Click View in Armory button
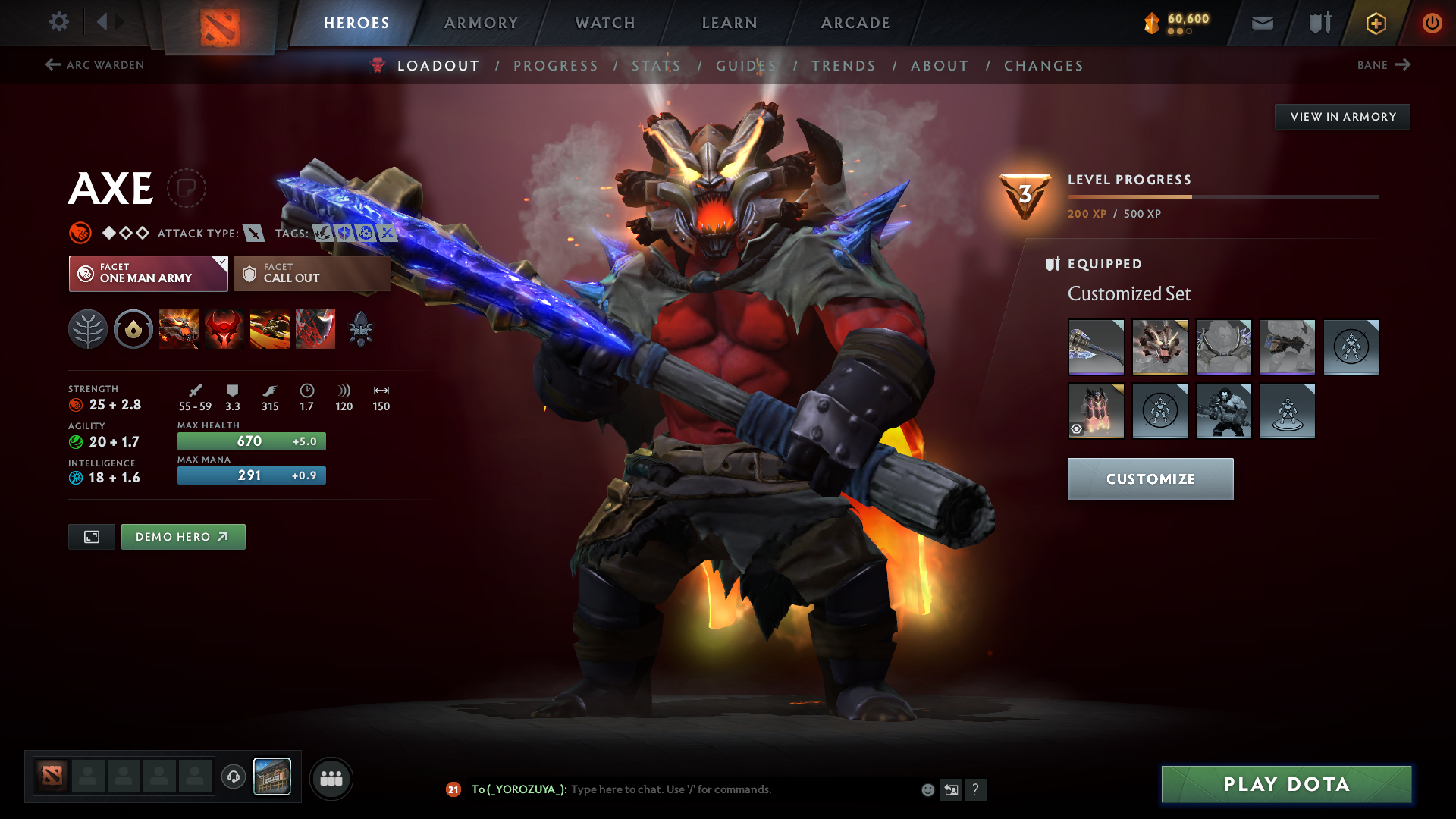This screenshot has width=1456, height=819. [1342, 117]
